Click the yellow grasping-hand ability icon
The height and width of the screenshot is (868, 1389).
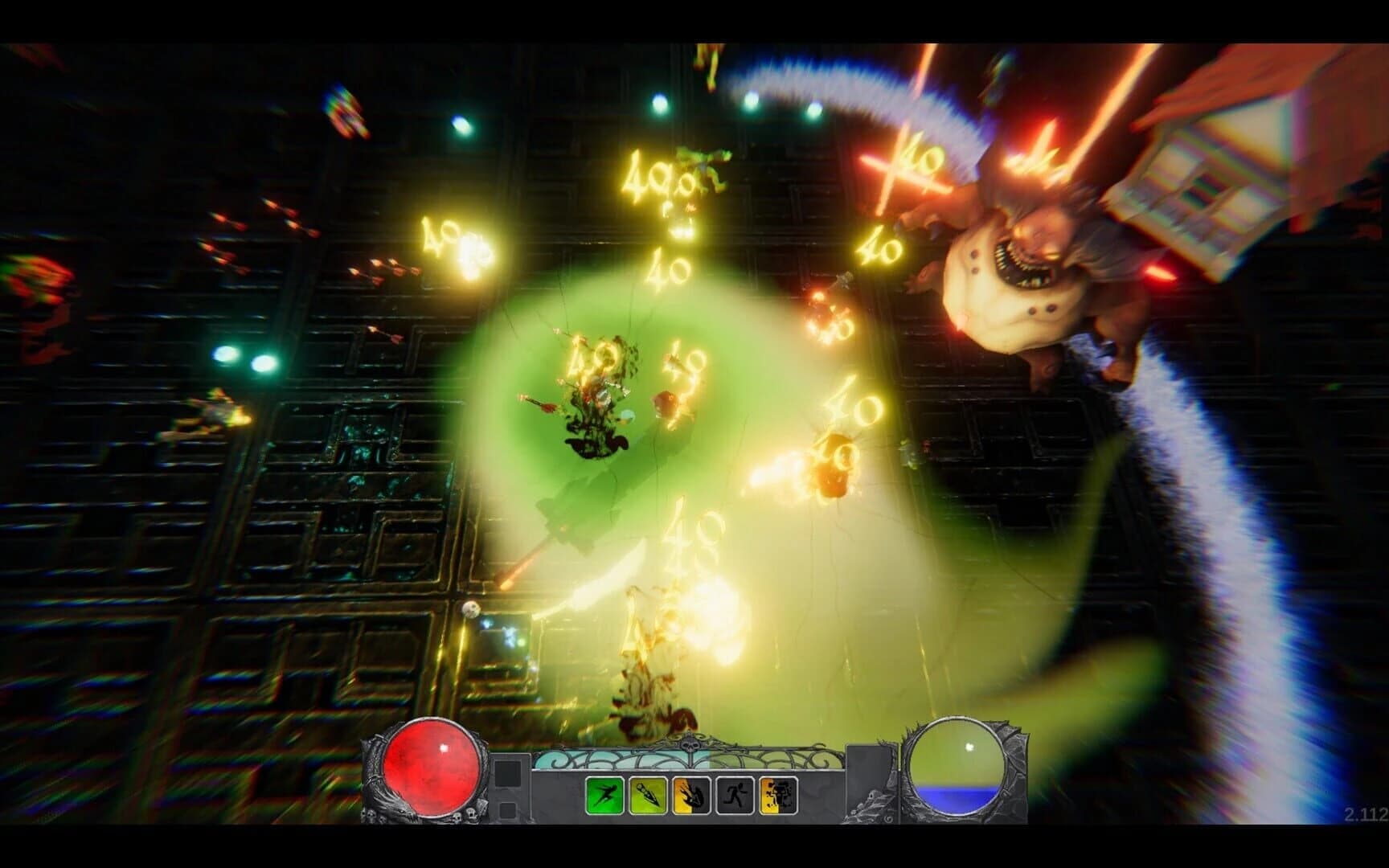click(x=690, y=796)
